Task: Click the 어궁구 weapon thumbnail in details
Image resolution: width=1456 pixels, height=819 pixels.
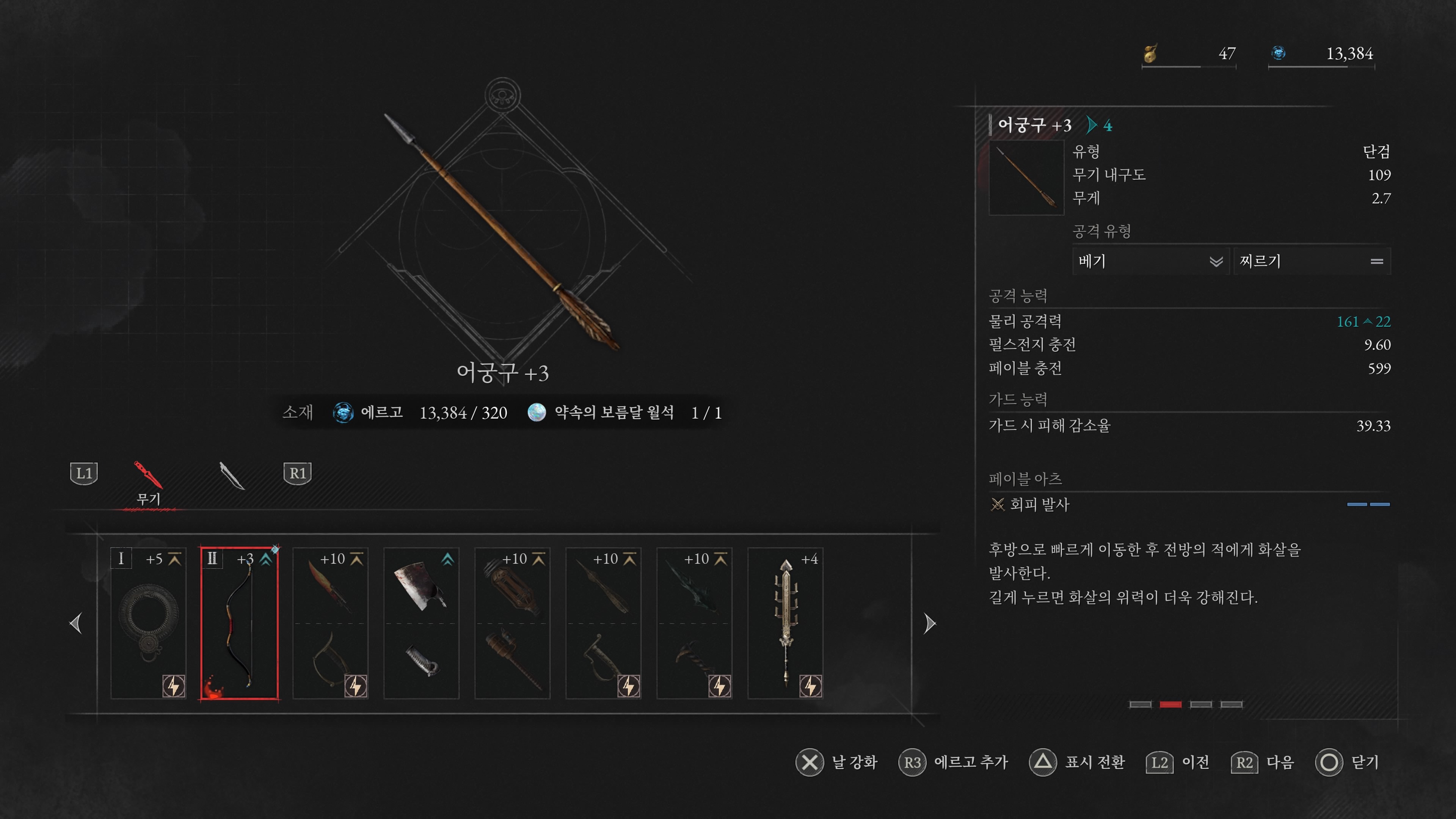Action: (1026, 177)
